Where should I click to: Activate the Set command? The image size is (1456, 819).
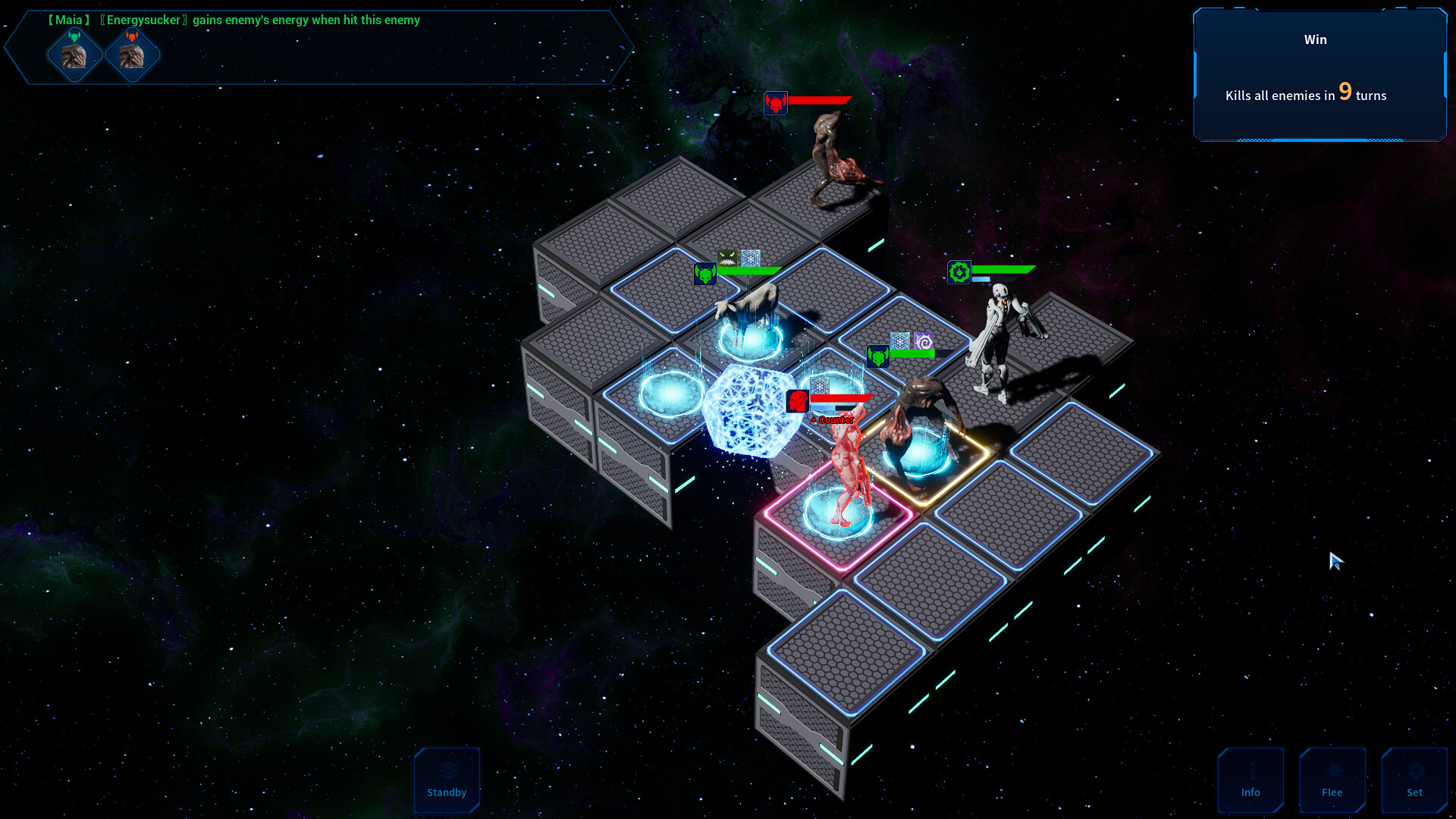1414,780
